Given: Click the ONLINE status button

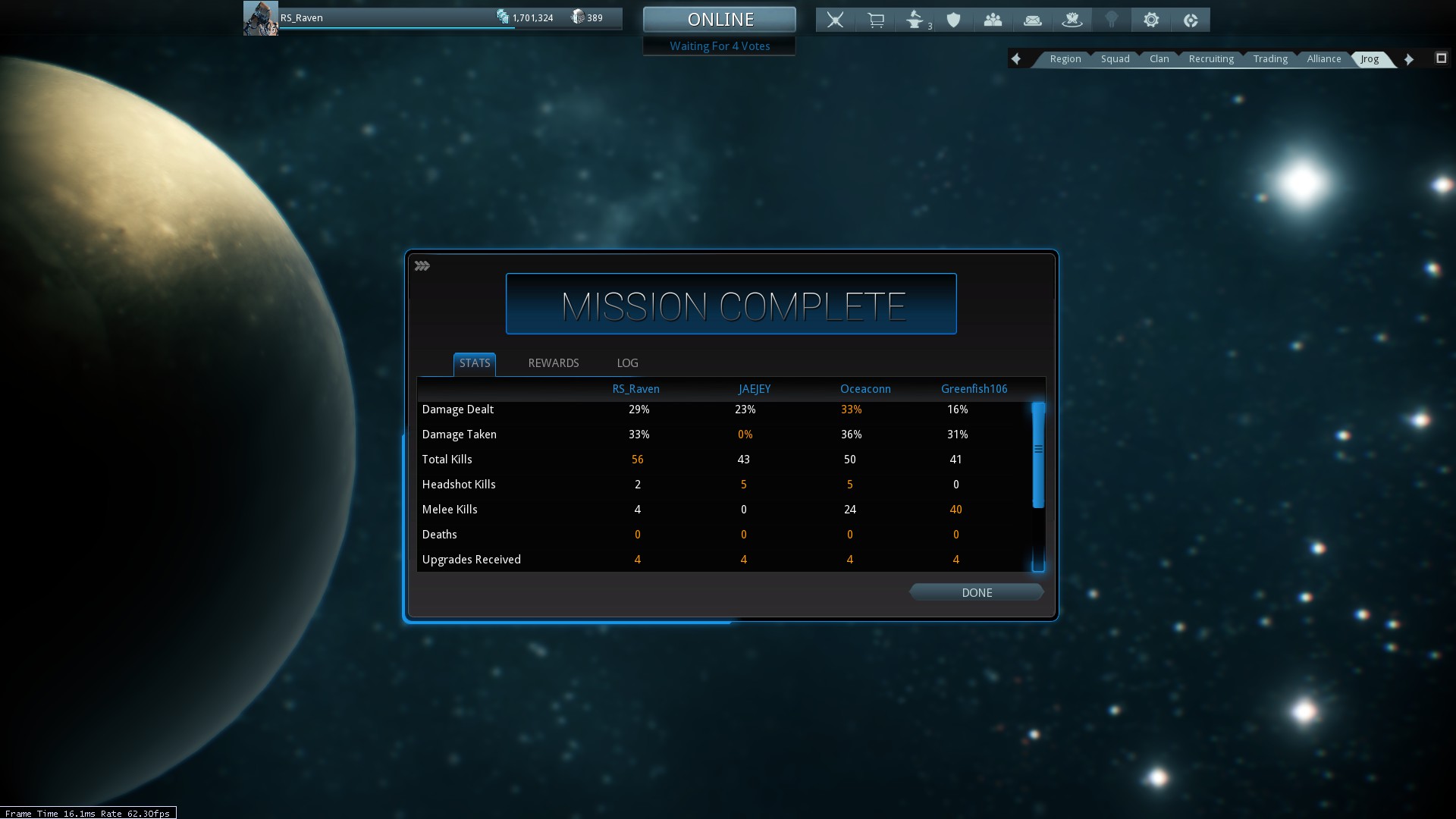Looking at the screenshot, I should pyautogui.click(x=719, y=20).
